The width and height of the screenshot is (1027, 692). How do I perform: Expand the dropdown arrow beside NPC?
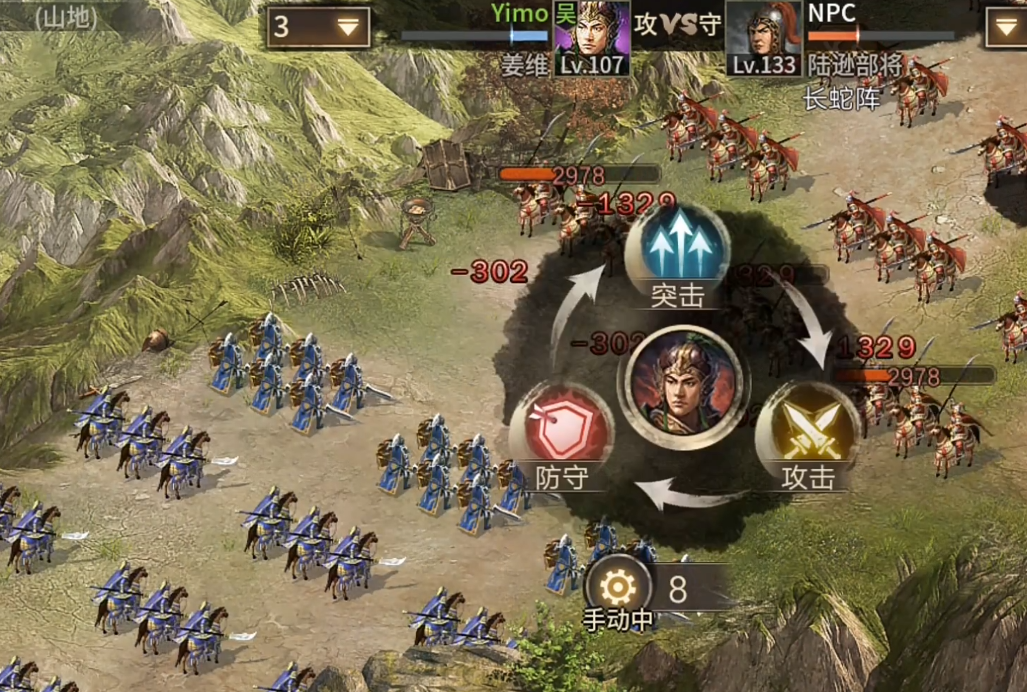tap(1005, 27)
